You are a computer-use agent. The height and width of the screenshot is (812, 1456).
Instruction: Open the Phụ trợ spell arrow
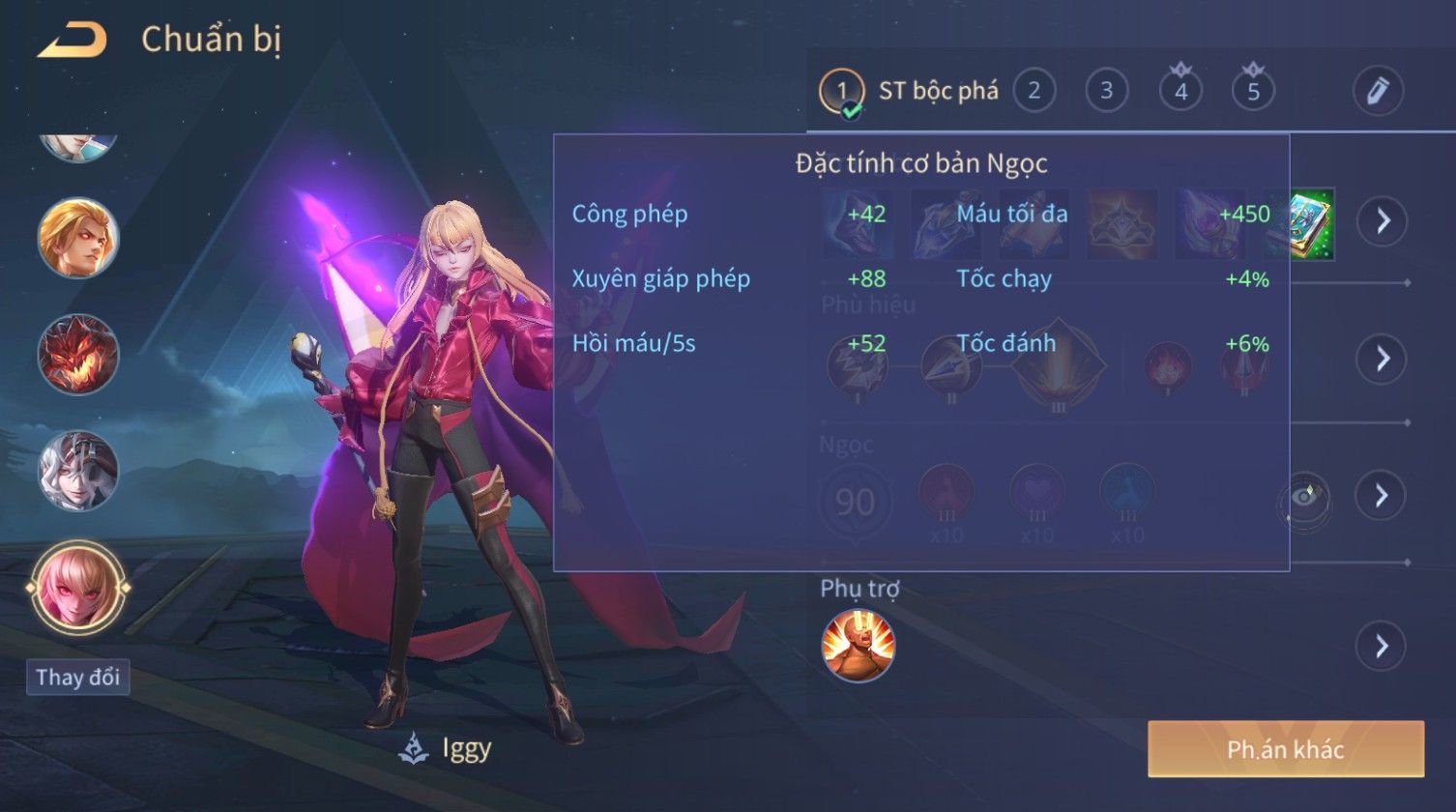click(x=1382, y=645)
